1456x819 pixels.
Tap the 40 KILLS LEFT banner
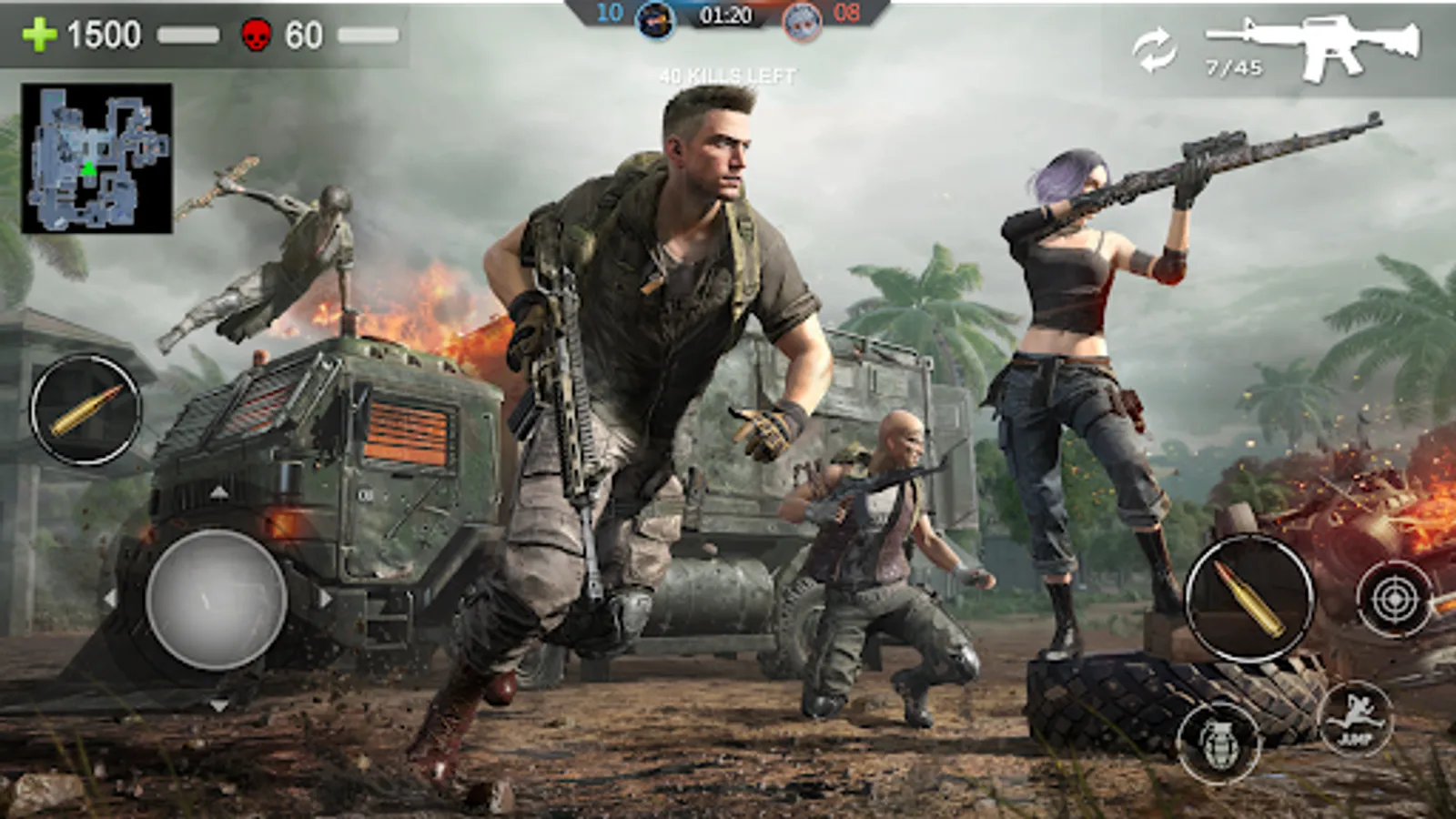pos(727,73)
